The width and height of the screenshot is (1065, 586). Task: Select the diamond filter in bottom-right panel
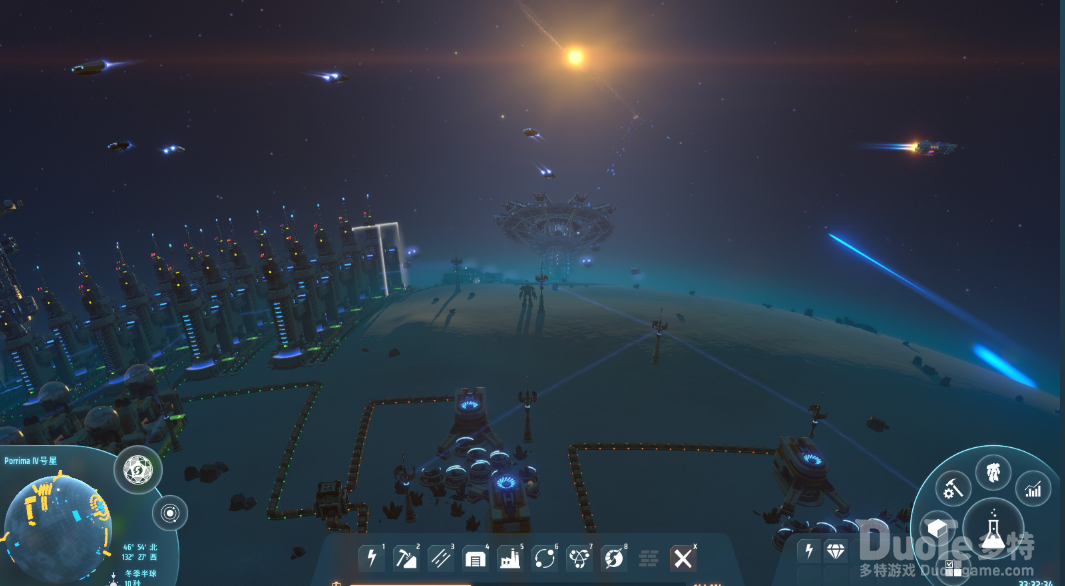pyautogui.click(x=836, y=551)
